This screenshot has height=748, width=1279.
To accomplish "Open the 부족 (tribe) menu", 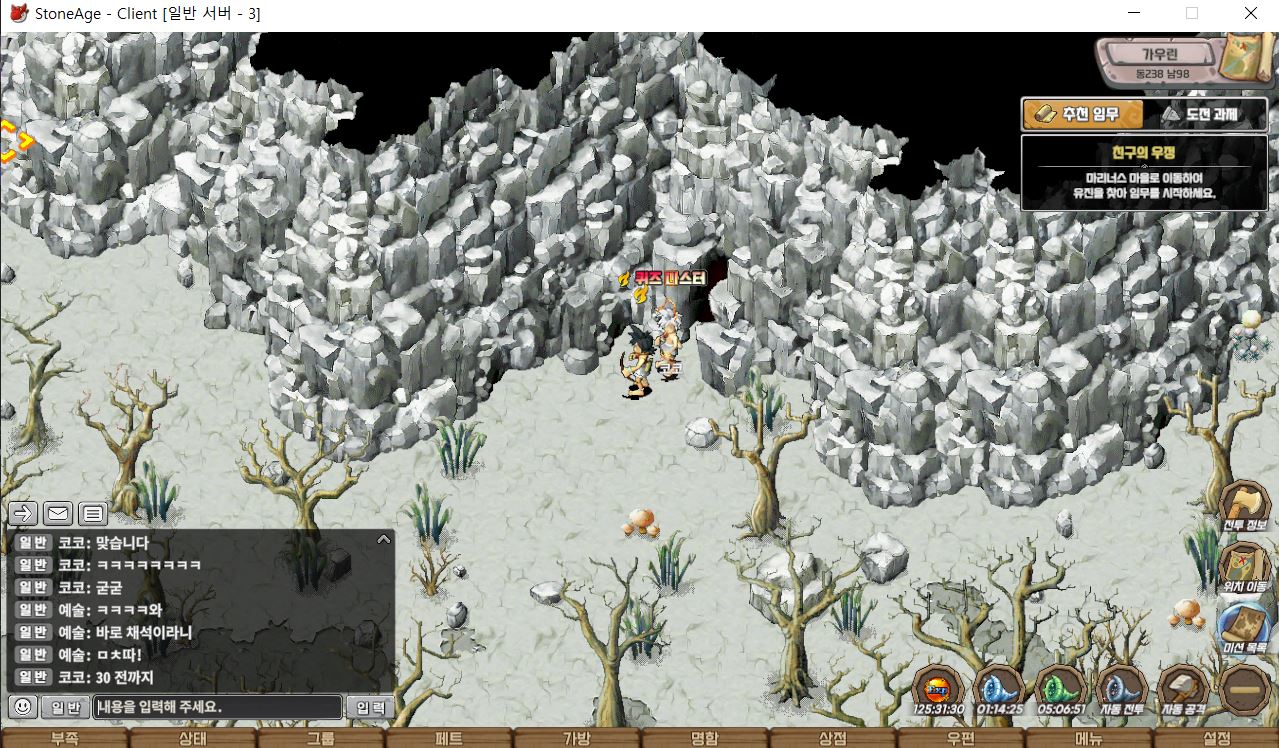I will (x=64, y=739).
